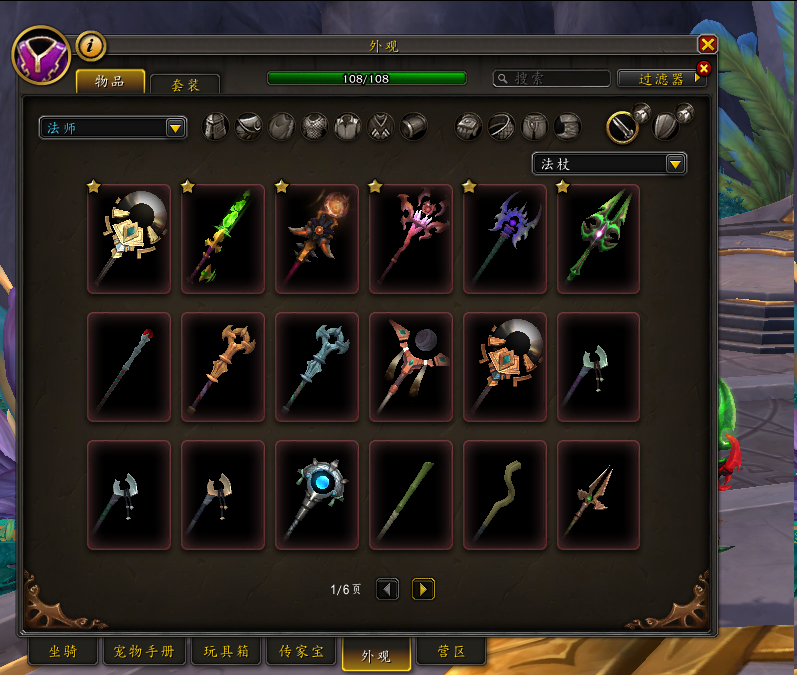The image size is (797, 675).
Task: Click the 搜索 search field
Action: (552, 78)
